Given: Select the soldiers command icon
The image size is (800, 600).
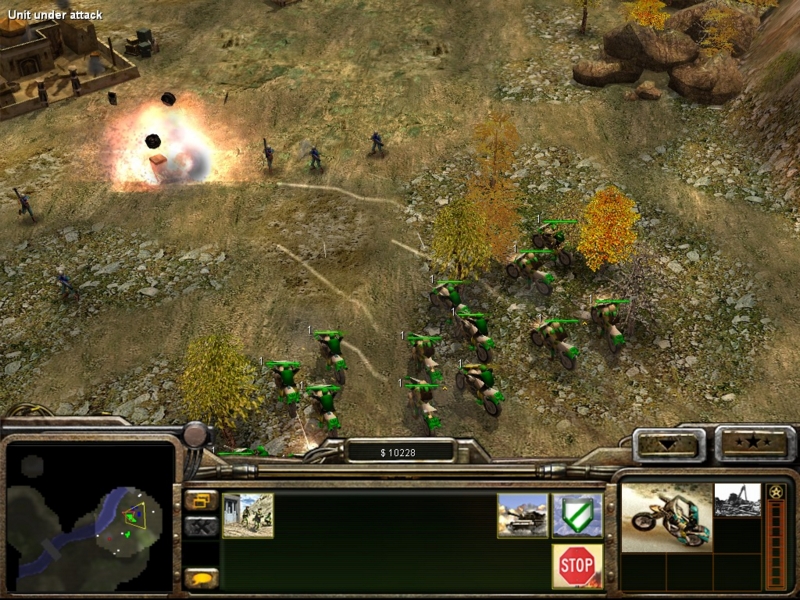Looking at the screenshot, I should point(248,515).
